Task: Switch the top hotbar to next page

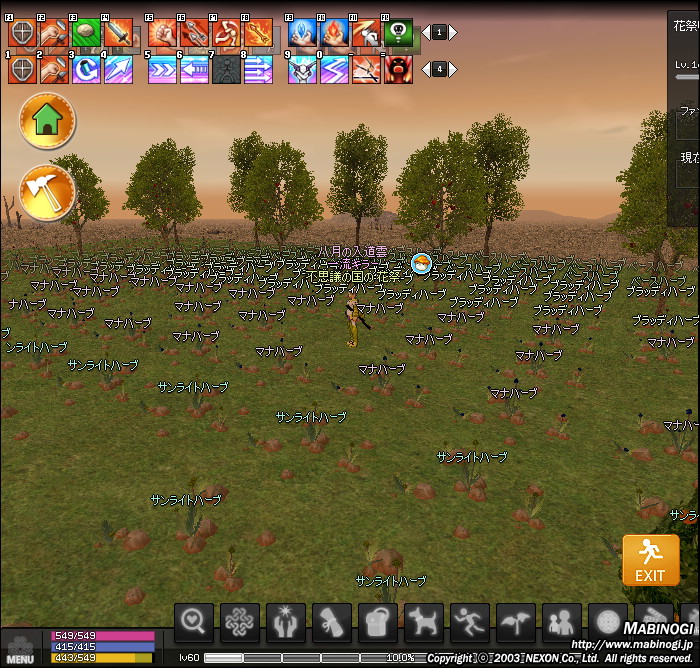Action: click(453, 32)
